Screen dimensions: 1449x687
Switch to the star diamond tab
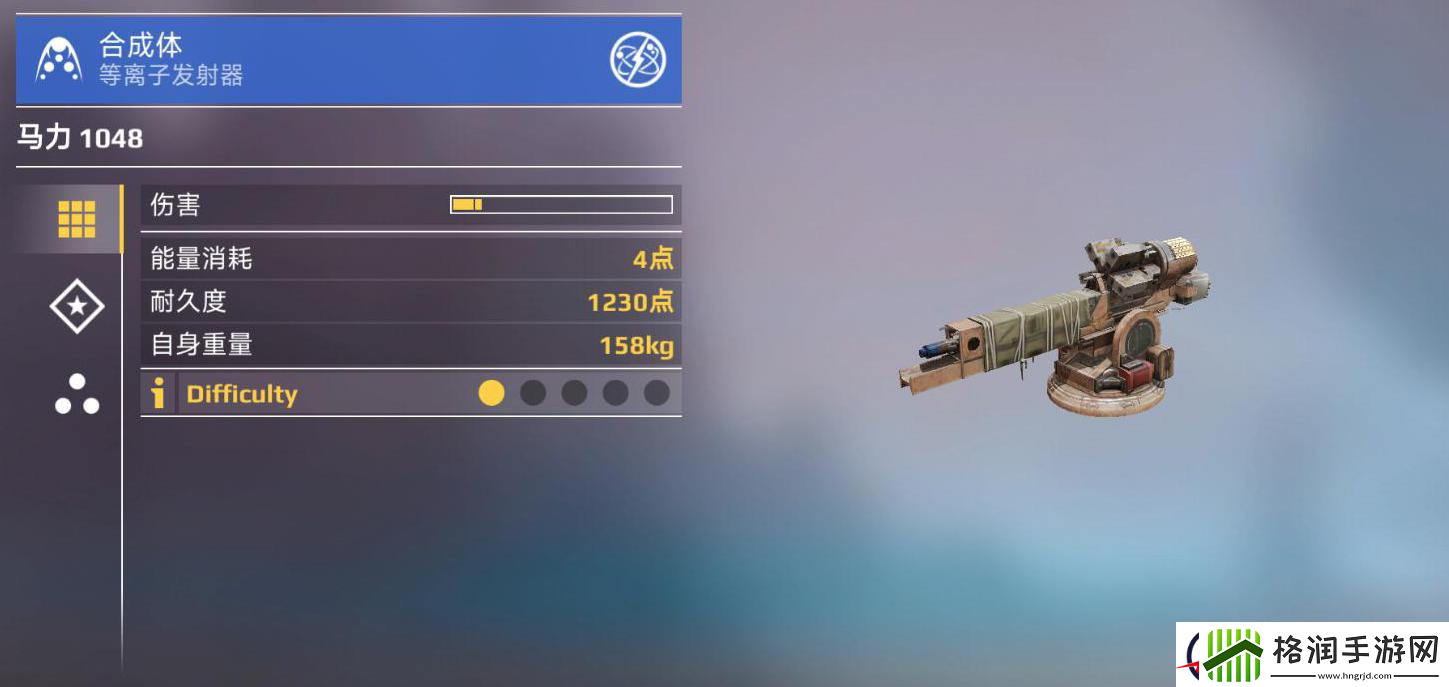77,306
